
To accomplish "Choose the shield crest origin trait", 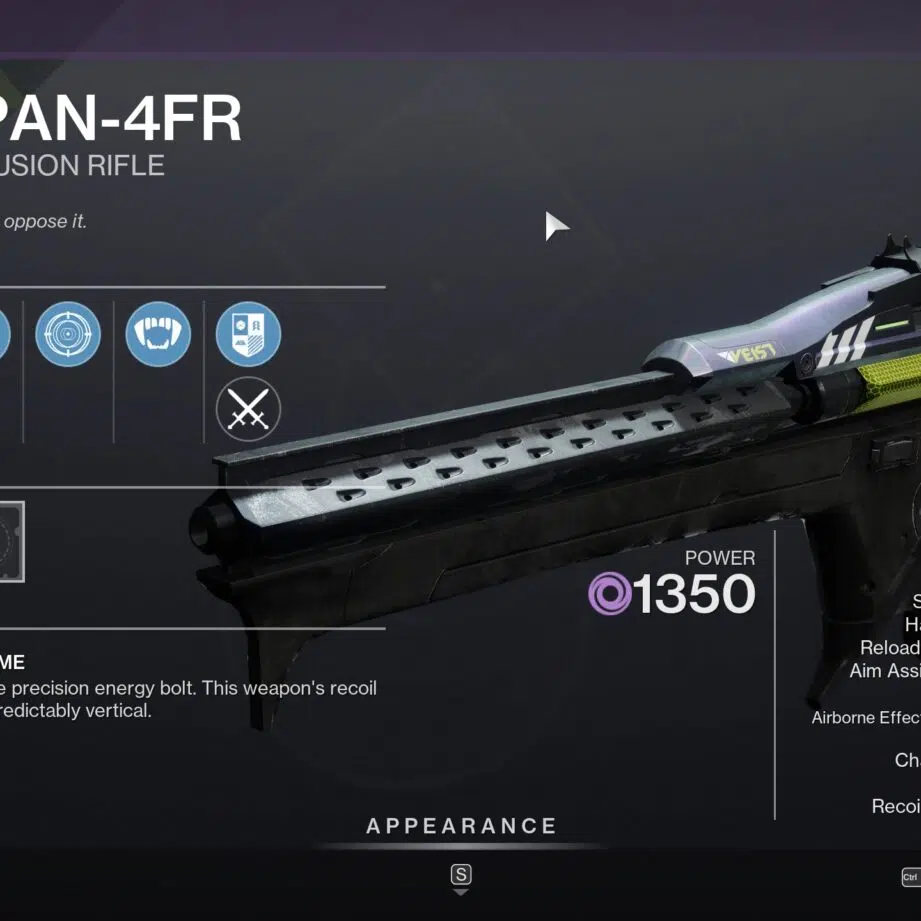I will pyautogui.click(x=248, y=334).
